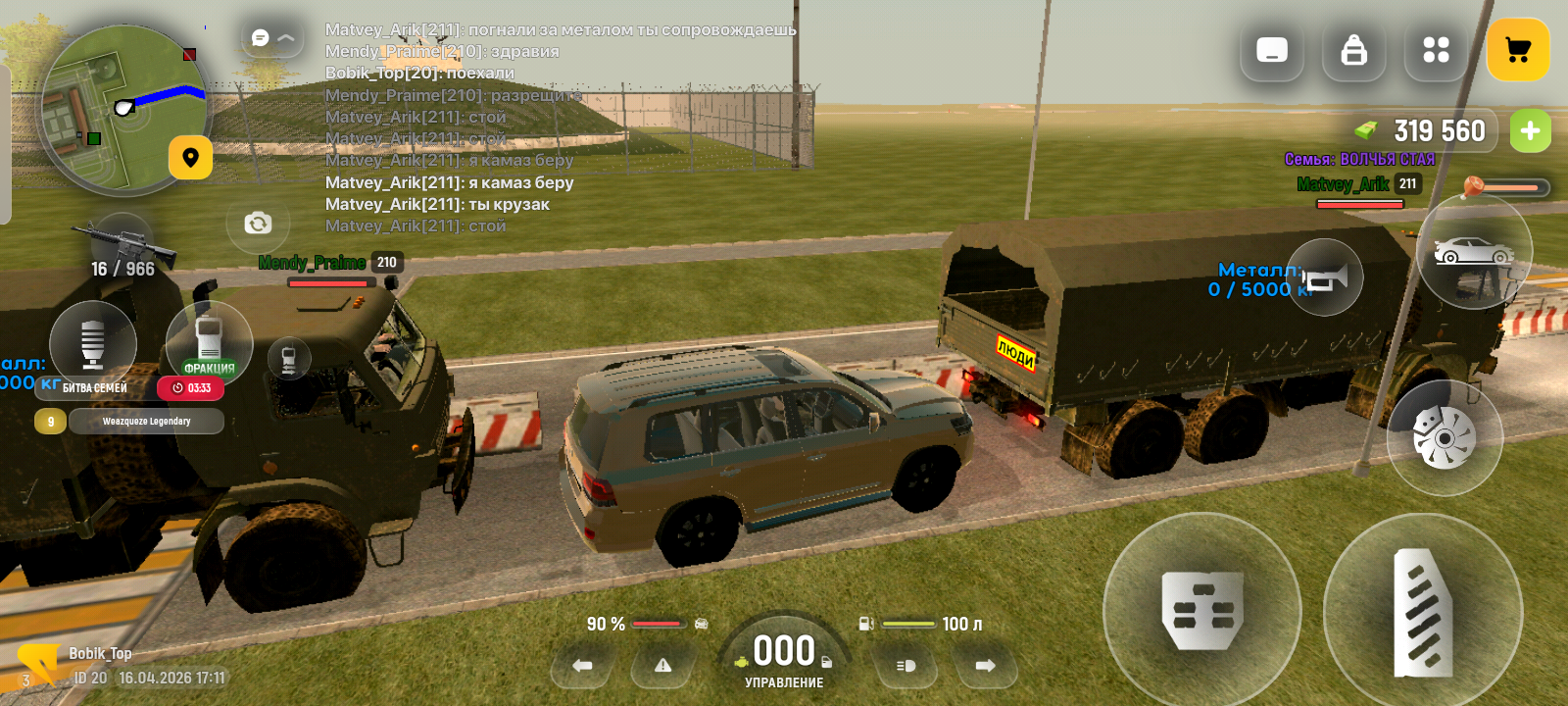This screenshot has height=706, width=1568.
Task: Toggle the headlights button
Action: (906, 666)
